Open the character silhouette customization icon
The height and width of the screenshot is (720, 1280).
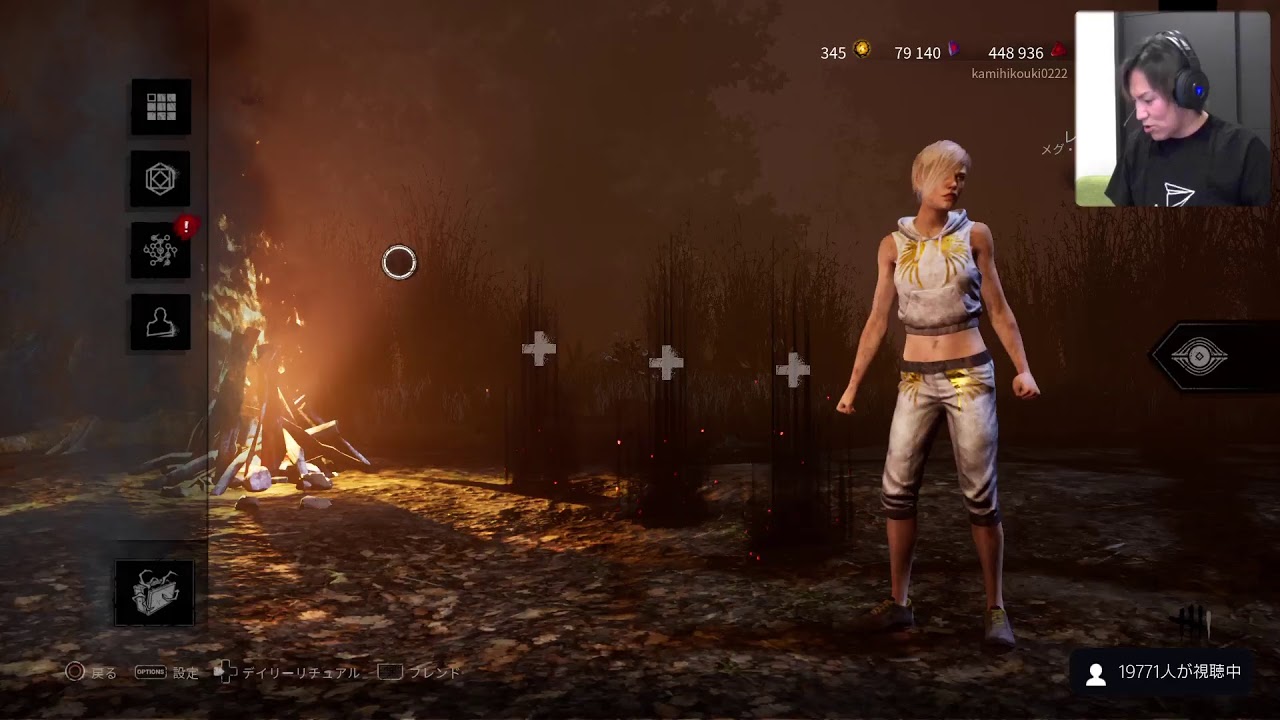click(x=160, y=322)
